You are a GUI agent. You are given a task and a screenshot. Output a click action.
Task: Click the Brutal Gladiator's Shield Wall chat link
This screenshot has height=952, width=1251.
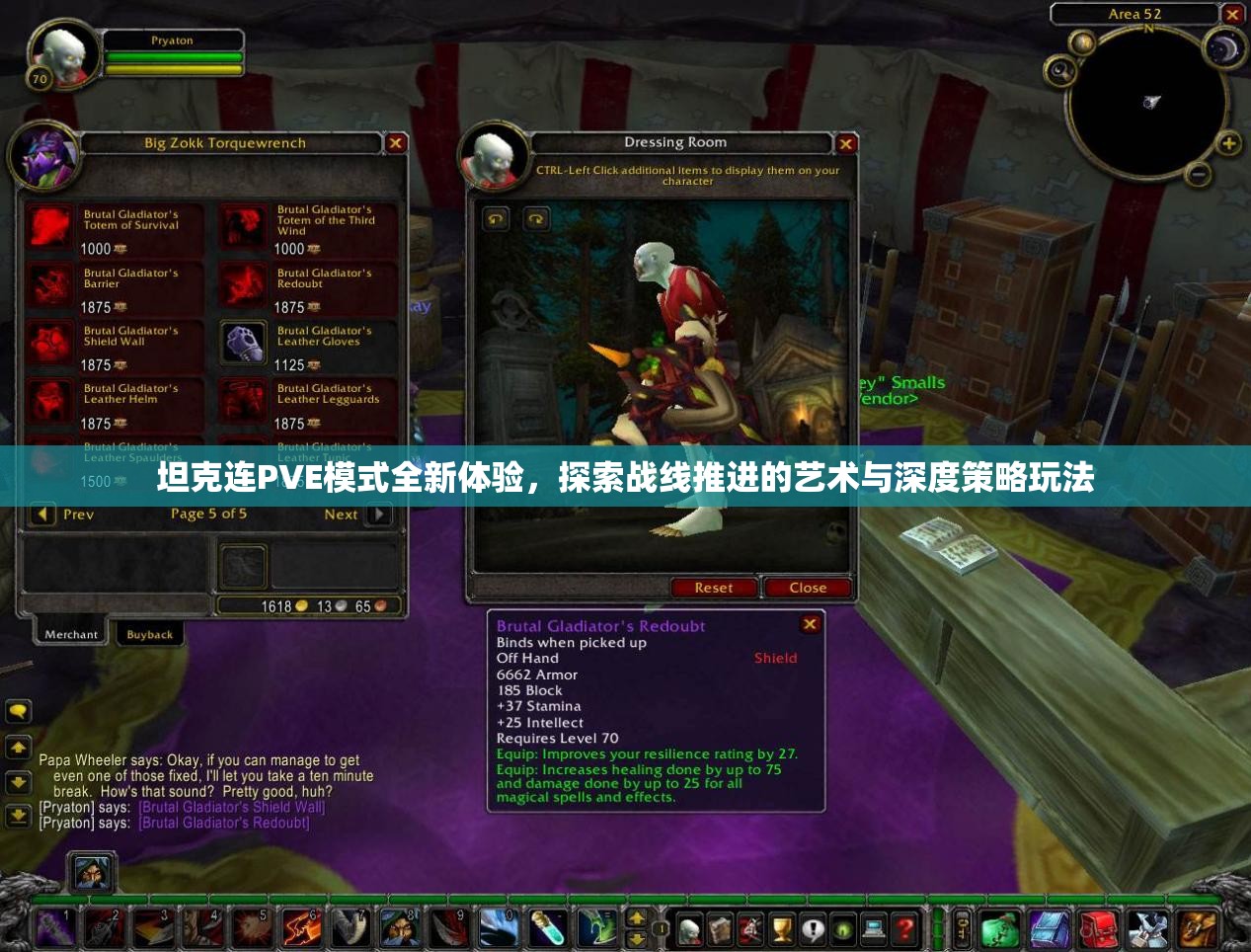[x=232, y=807]
